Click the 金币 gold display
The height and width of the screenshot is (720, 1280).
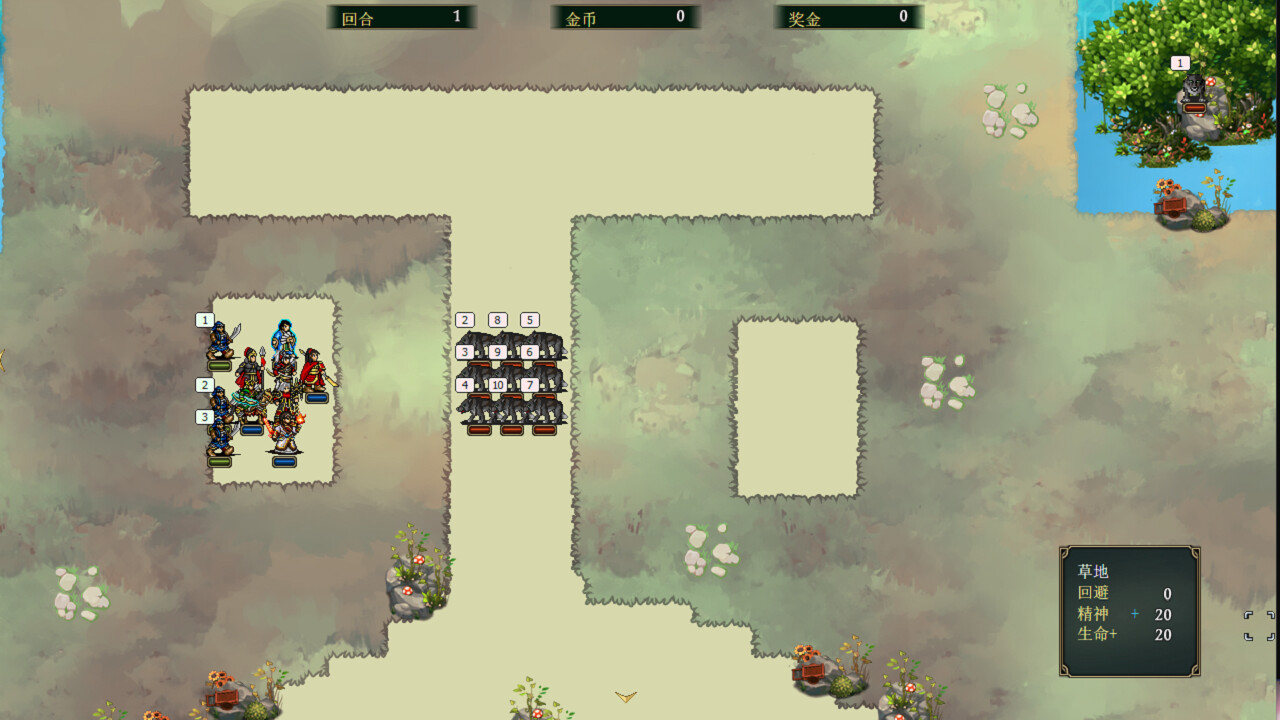[x=625, y=16]
